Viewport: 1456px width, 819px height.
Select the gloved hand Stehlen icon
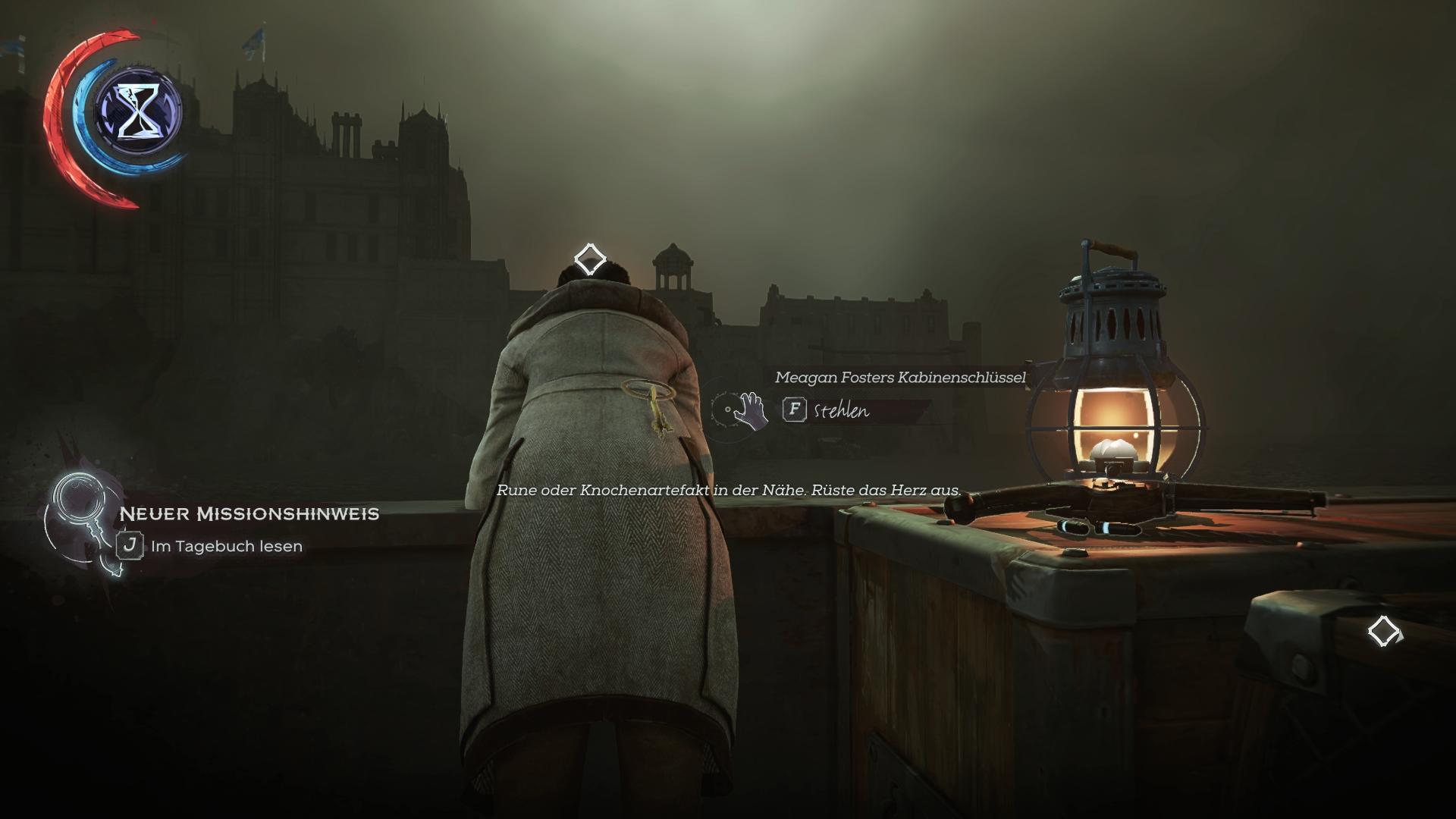click(x=750, y=410)
